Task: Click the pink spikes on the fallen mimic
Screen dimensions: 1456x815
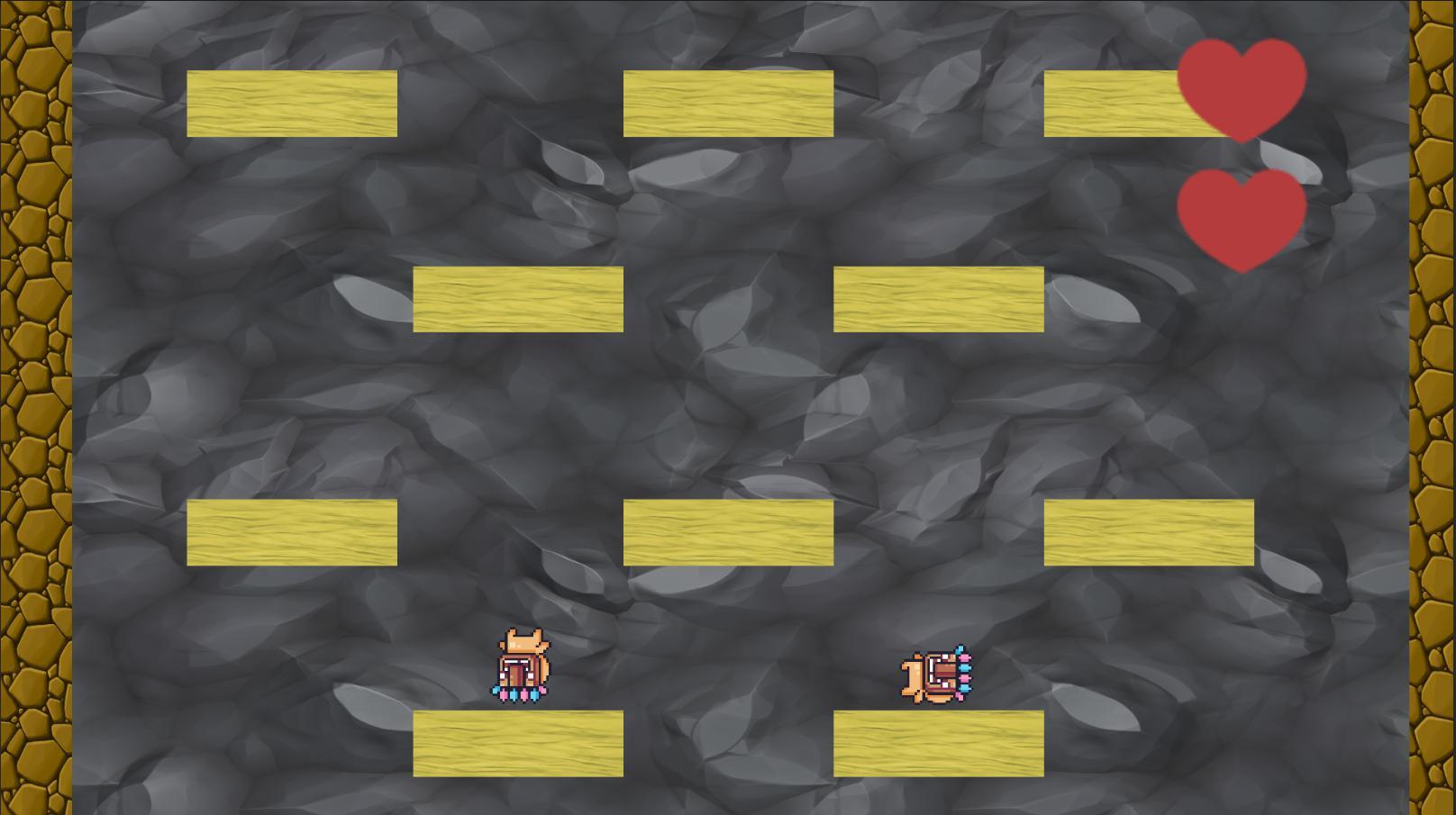Action: [965, 678]
